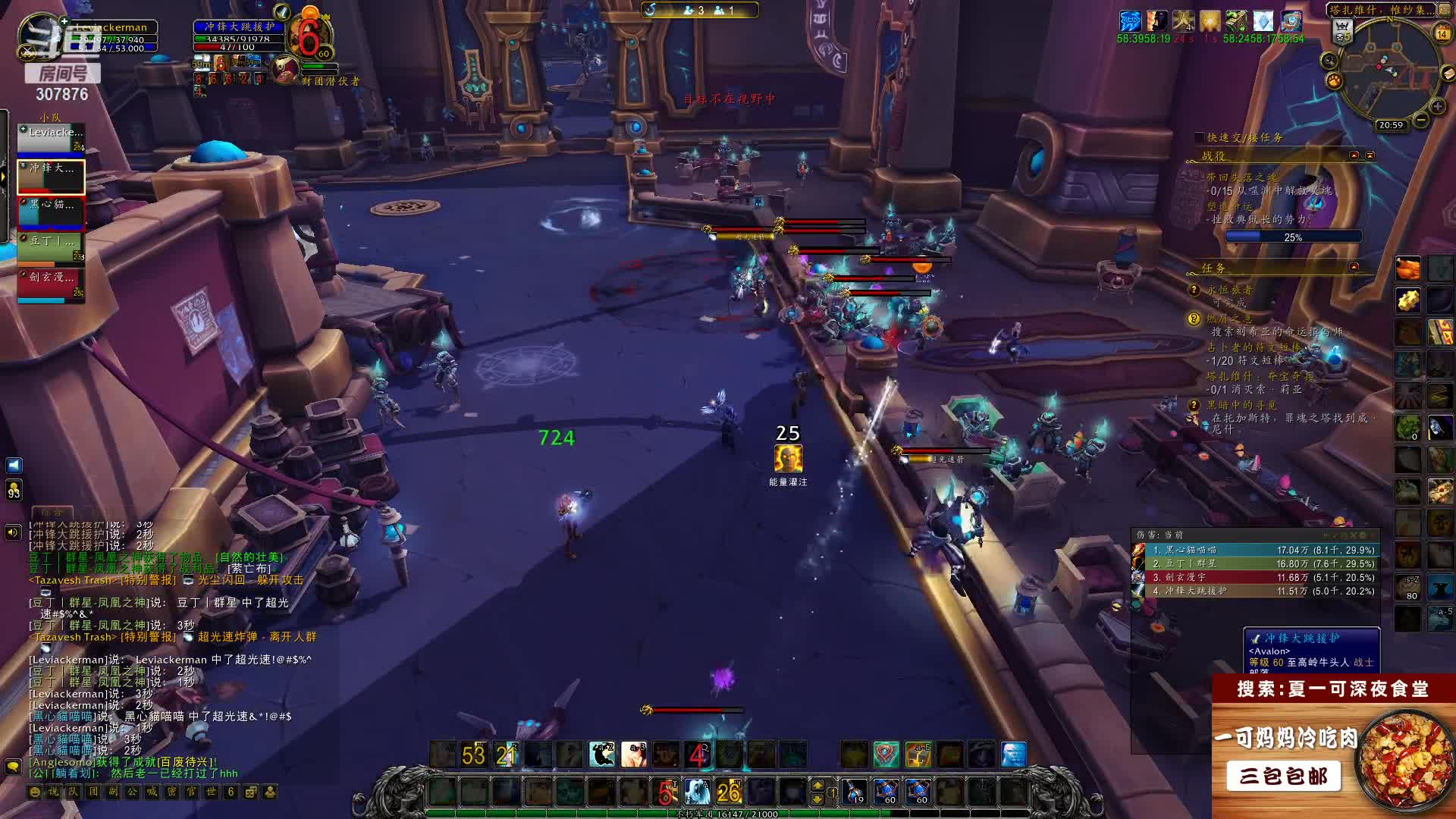Screen dimensions: 1456x819
Task: Select the 冲锋大… highlighted party frame
Action: [51, 176]
